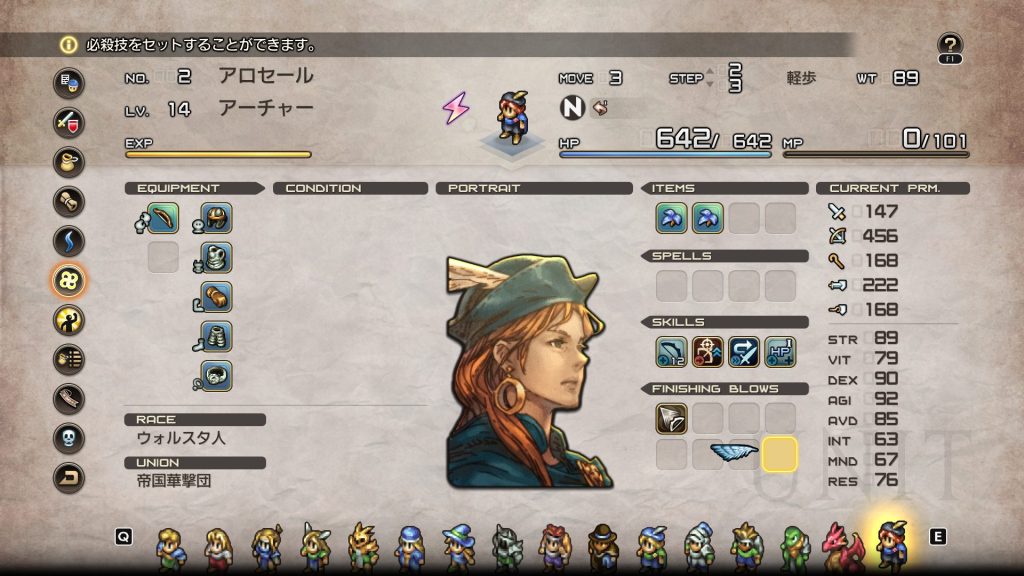Select the targeting figure skill icon
This screenshot has width=1024, height=576.
707,351
